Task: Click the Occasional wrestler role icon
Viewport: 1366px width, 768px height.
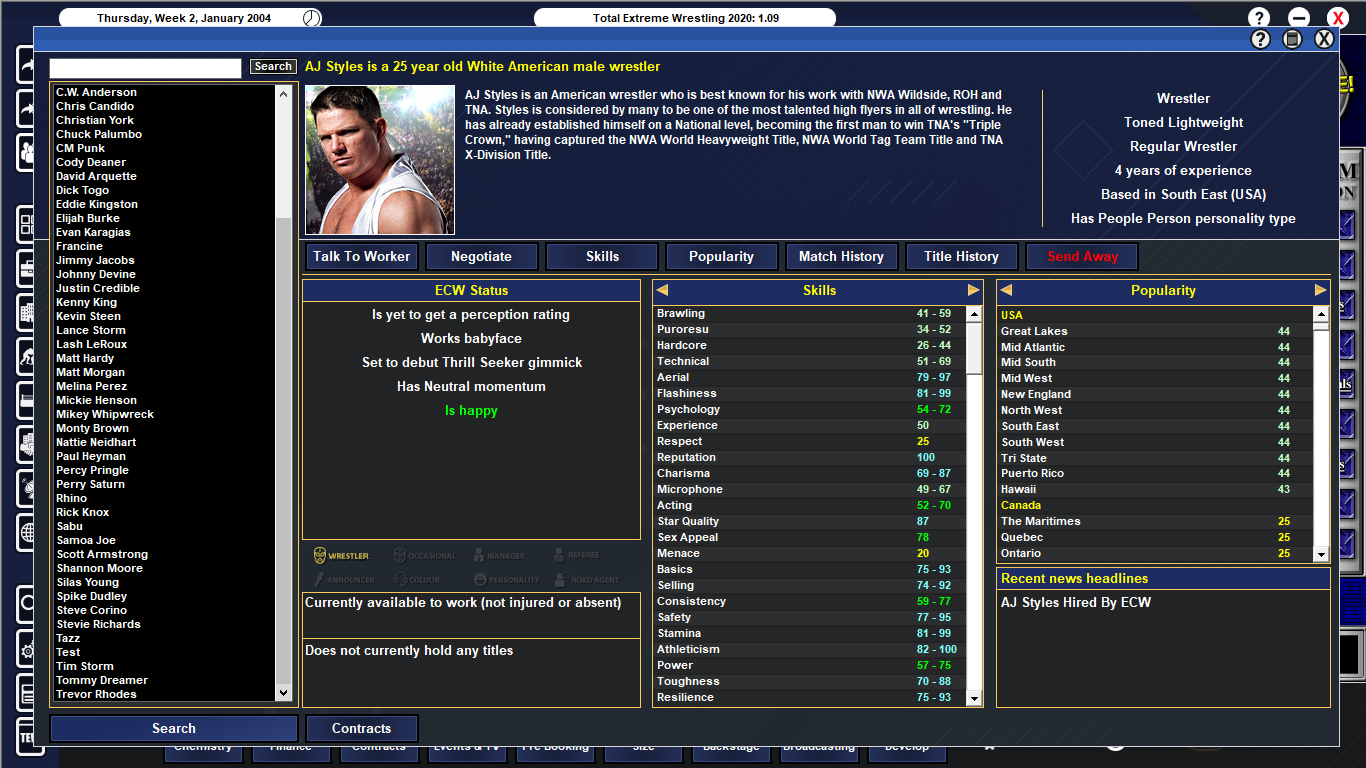Action: tap(401, 556)
